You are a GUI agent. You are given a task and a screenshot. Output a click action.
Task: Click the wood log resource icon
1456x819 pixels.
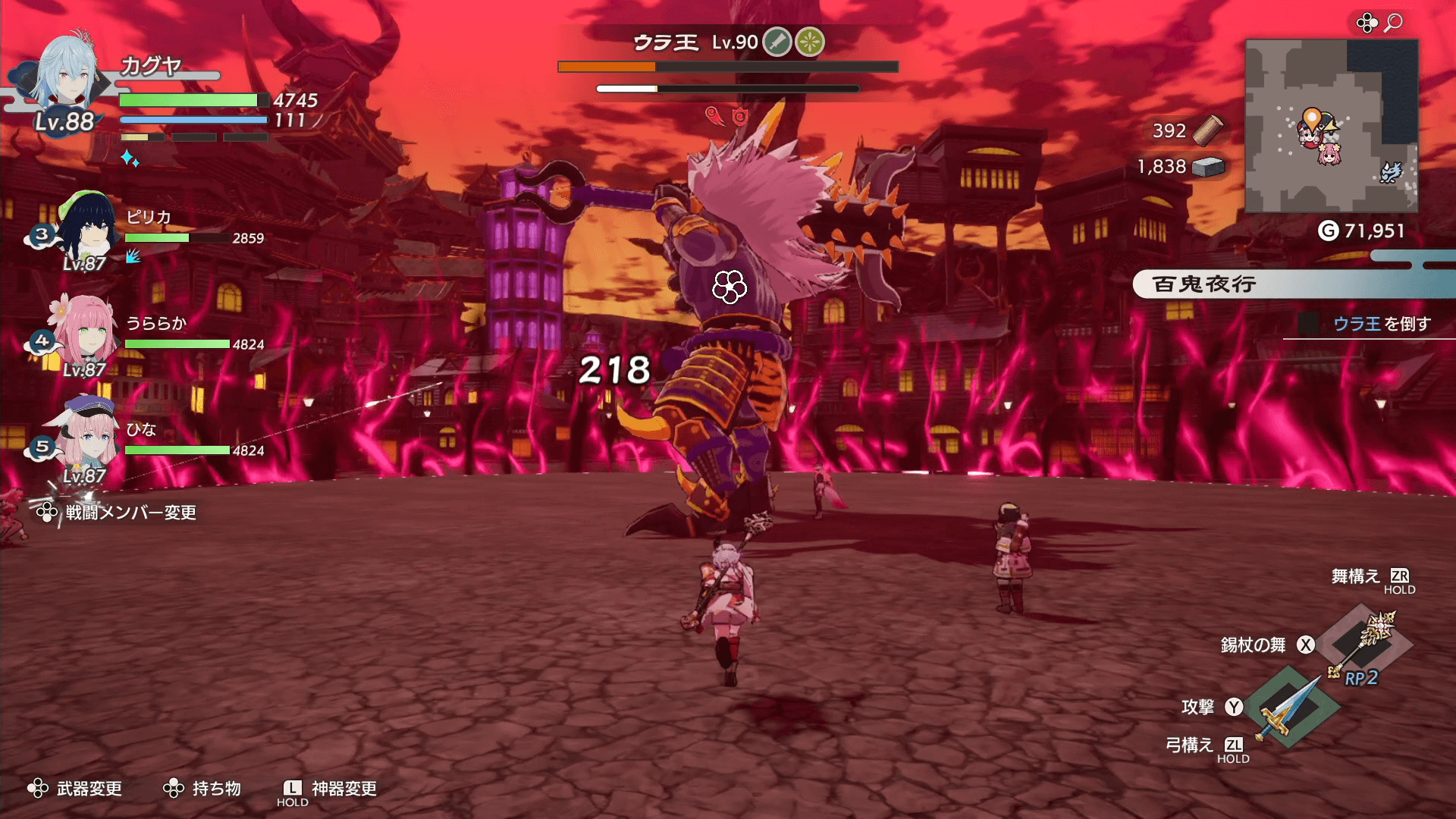pos(1207,130)
